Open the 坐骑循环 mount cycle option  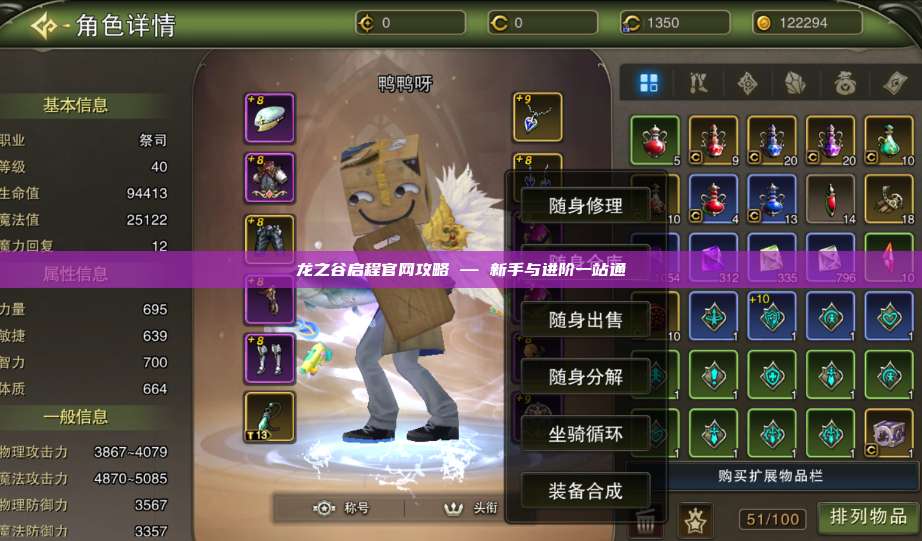[x=585, y=434]
